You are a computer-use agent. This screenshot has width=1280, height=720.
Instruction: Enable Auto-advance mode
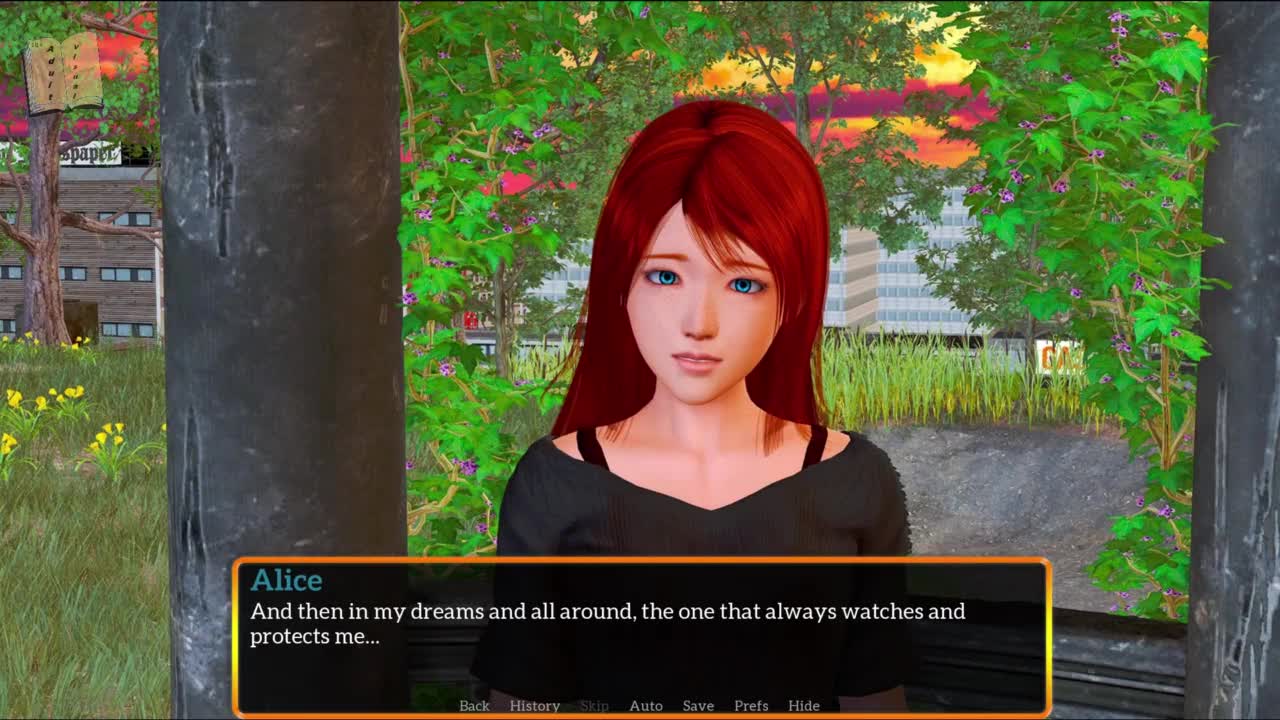646,705
